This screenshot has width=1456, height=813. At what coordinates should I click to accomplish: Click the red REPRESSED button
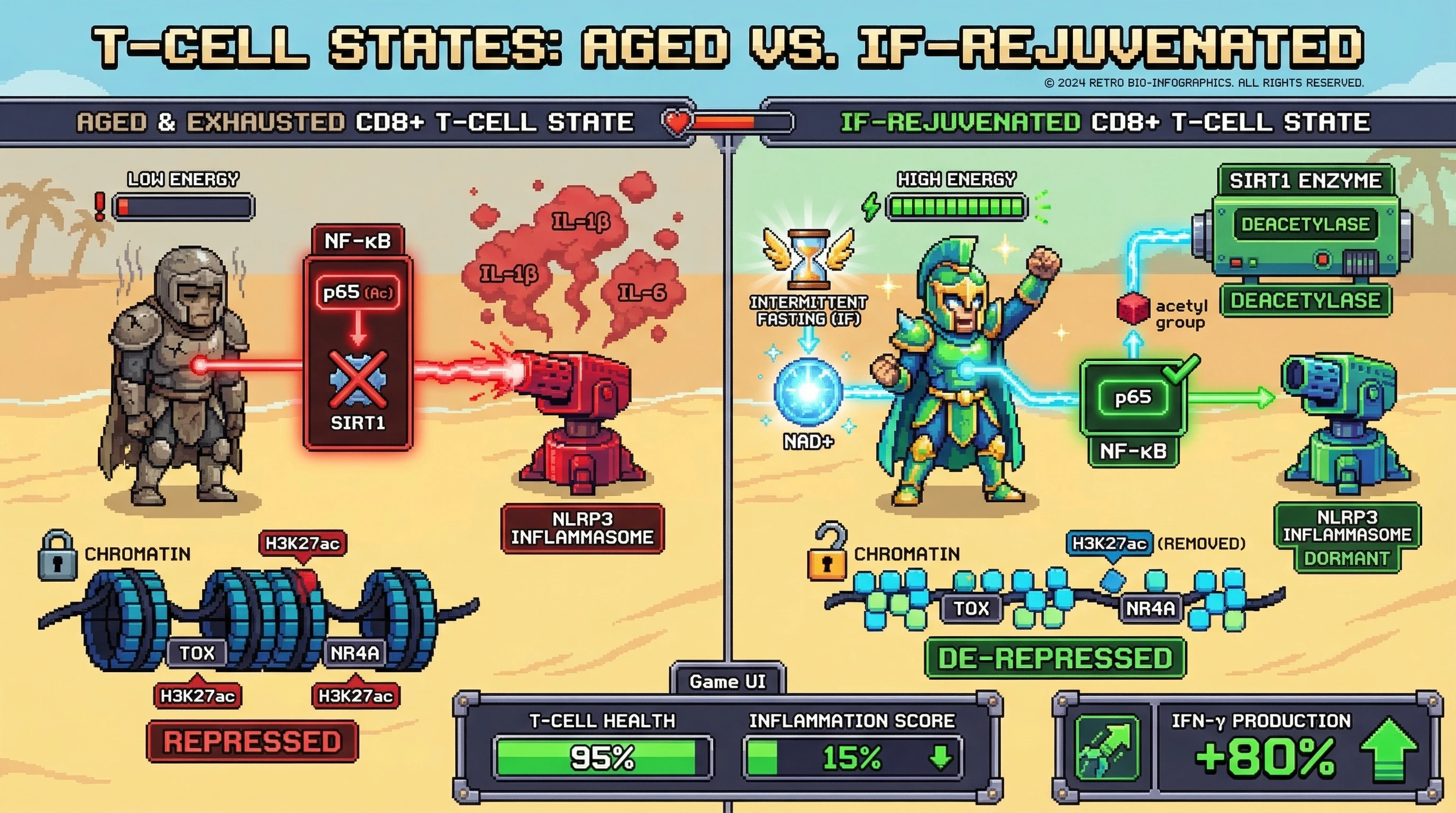(x=252, y=742)
